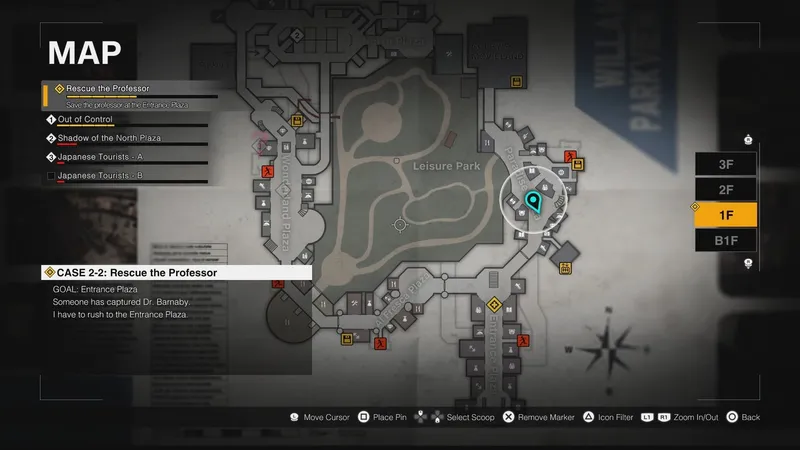Screen dimensions: 800x450
Task: Show the 1F floor map
Action: pyautogui.click(x=726, y=214)
